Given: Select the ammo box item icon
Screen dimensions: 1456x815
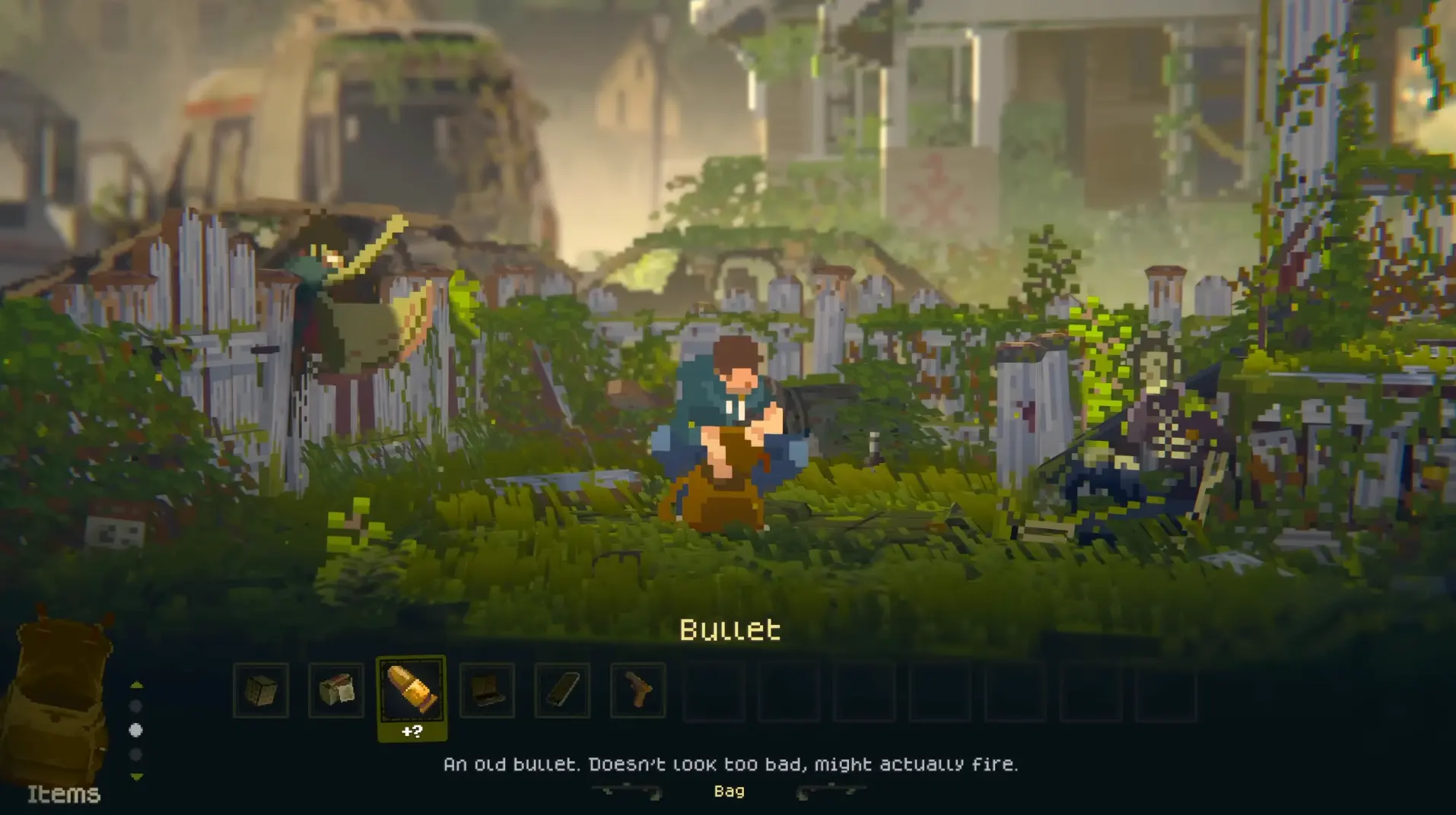Looking at the screenshot, I should pos(336,690).
